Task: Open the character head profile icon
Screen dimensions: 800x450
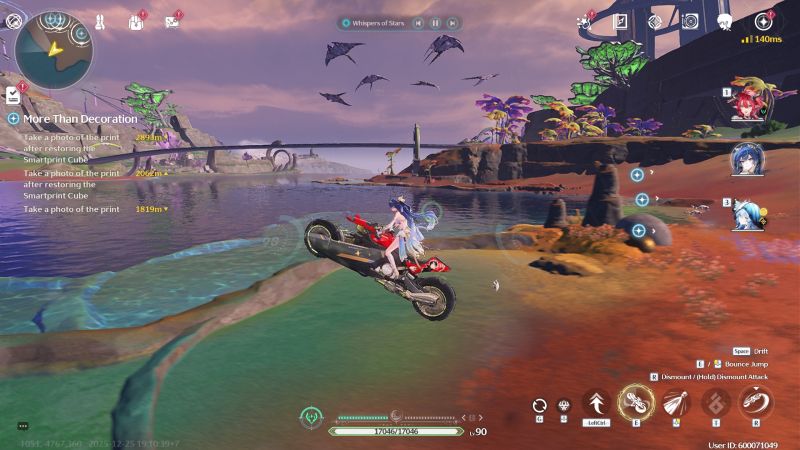Action: point(725,21)
